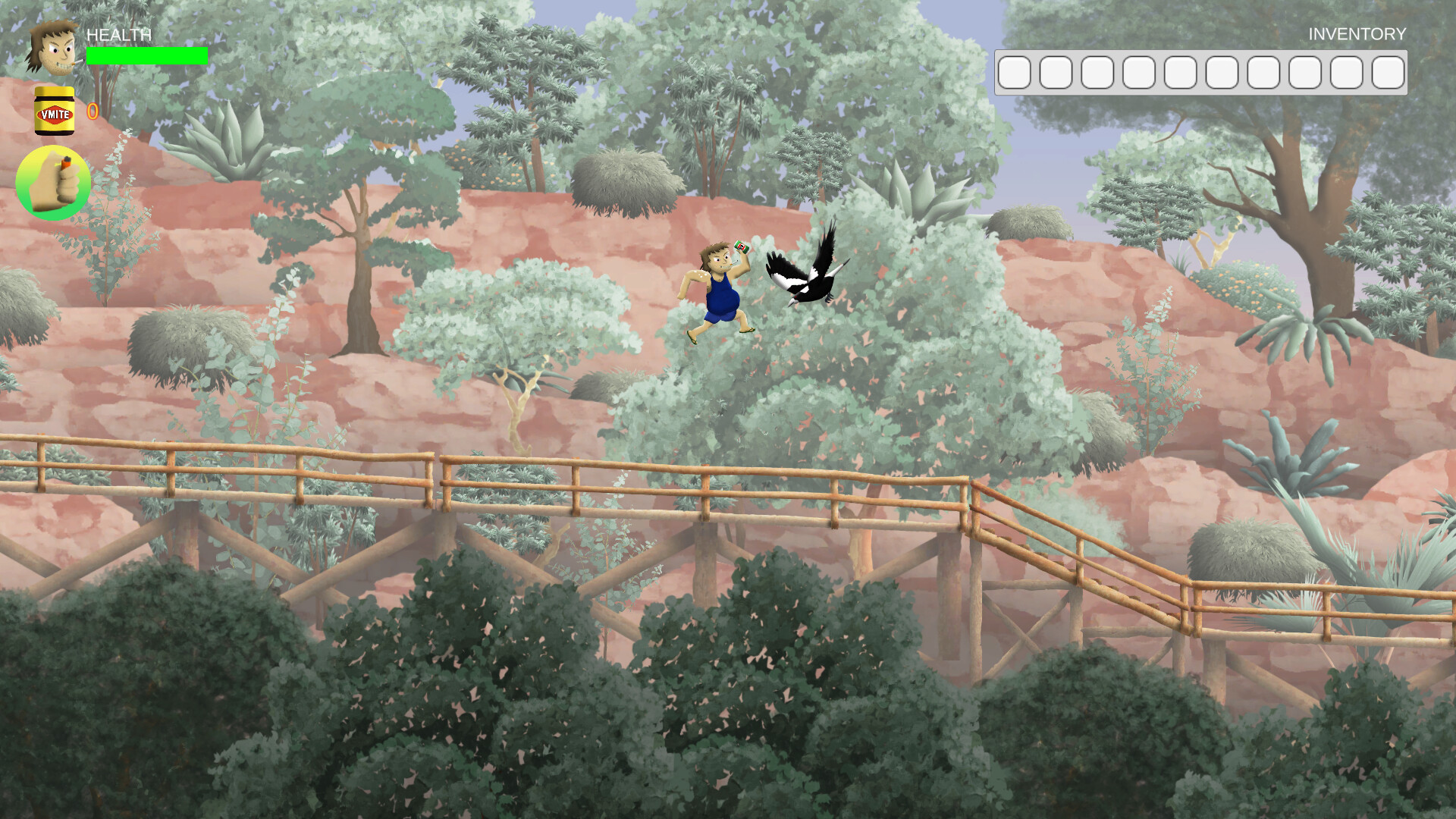Click the orange zero next to the VMITE jar
The width and height of the screenshot is (1456, 819).
pos(91,111)
